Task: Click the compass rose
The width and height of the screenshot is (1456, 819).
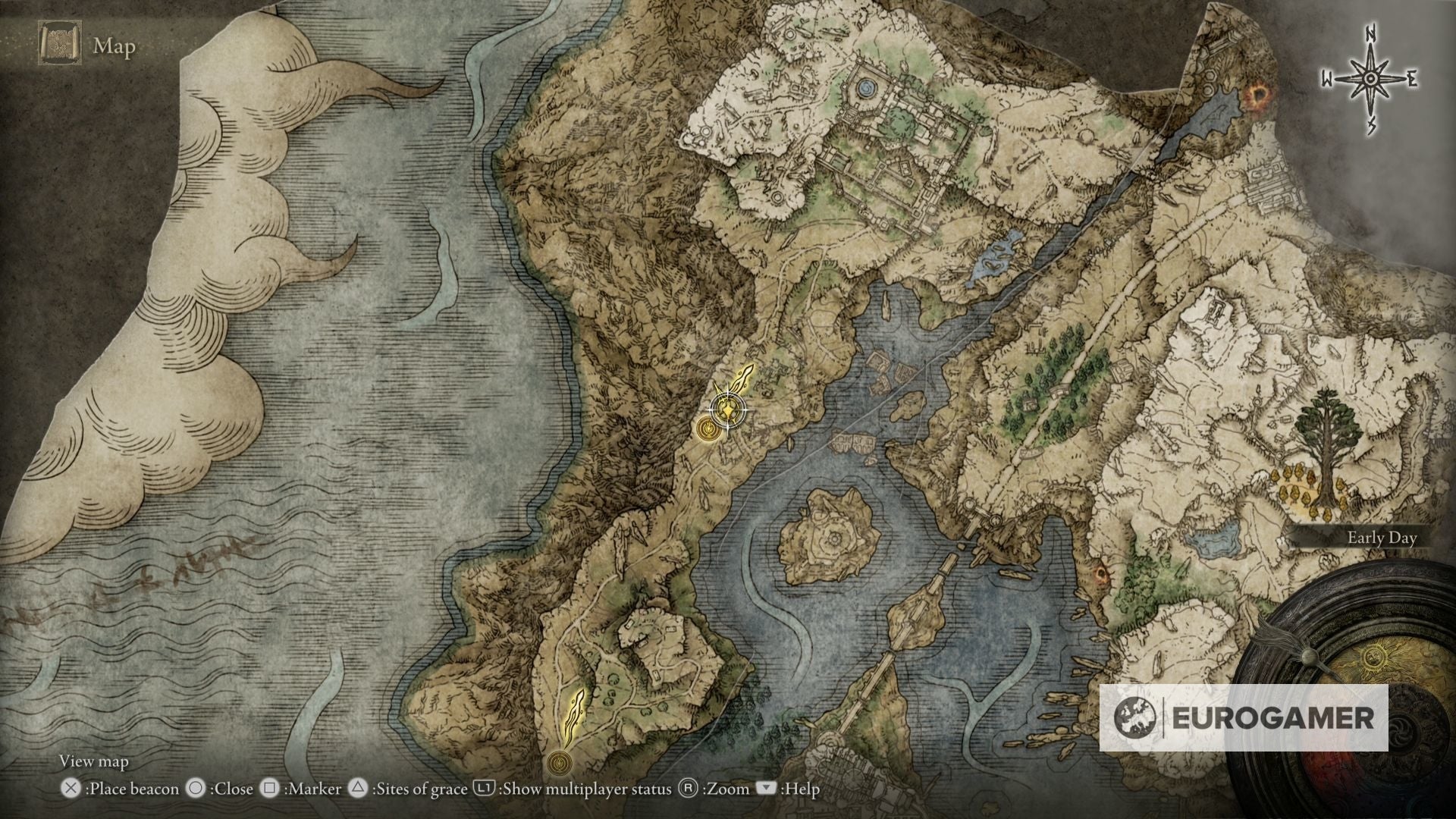Action: [x=1370, y=79]
